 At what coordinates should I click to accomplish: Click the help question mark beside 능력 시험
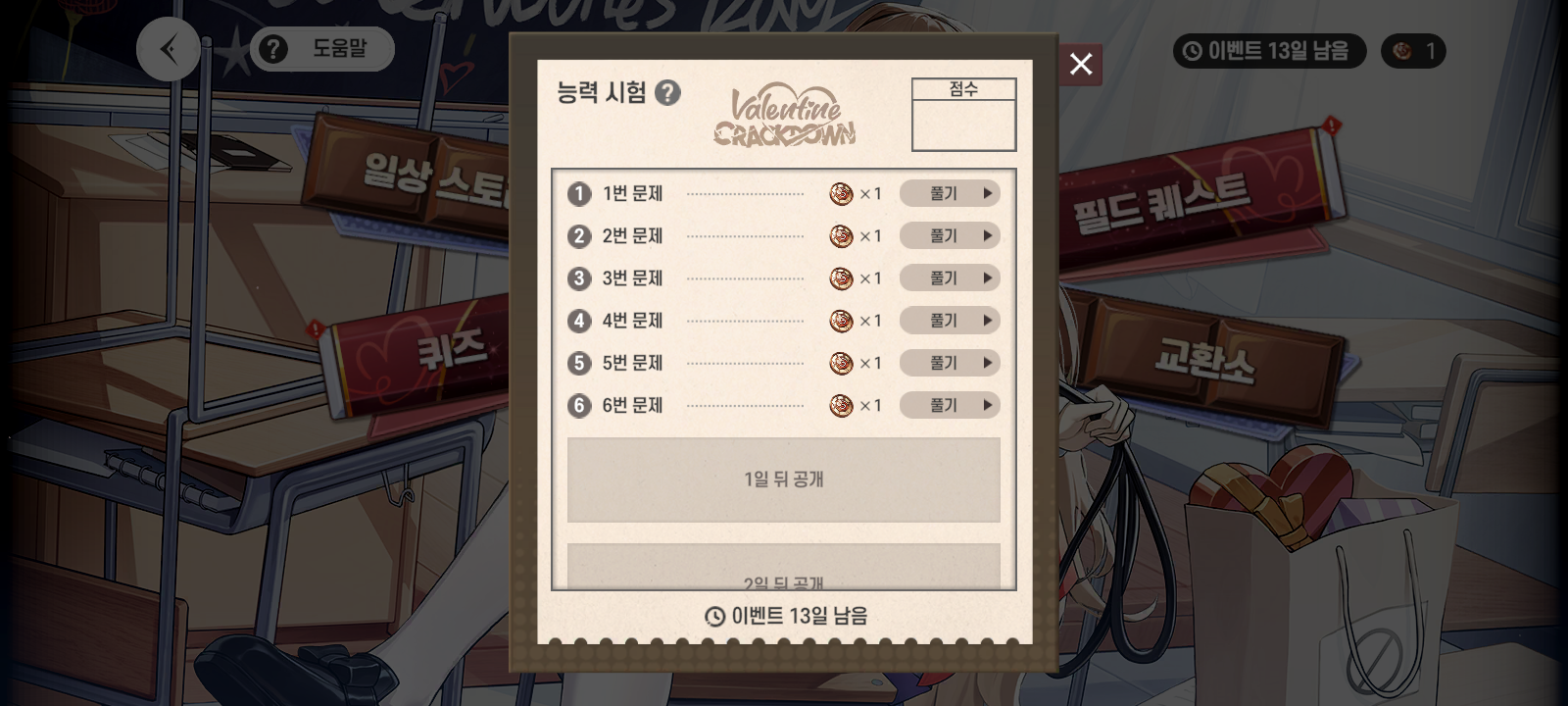click(670, 90)
